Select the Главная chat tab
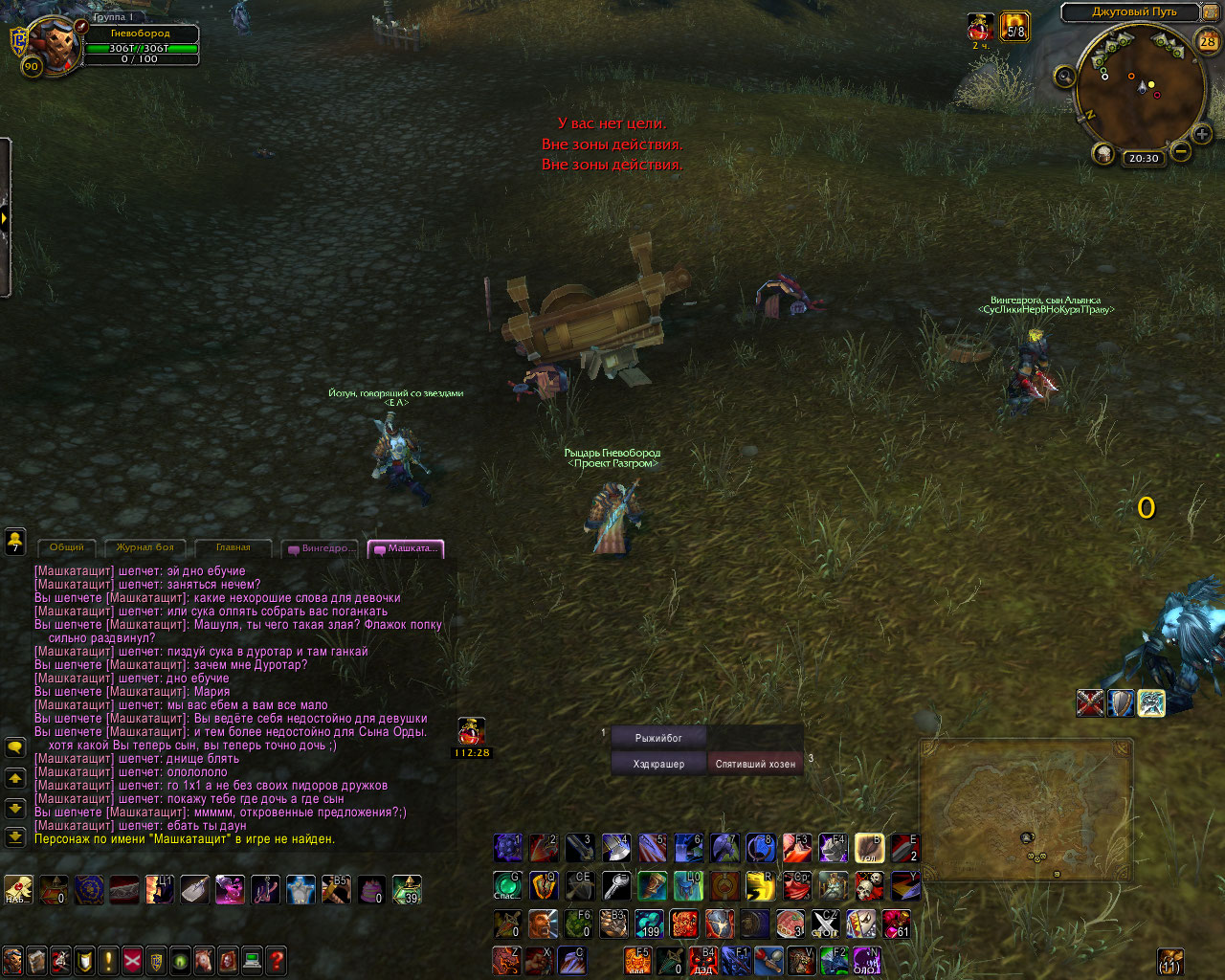Screen dimensions: 1225x980 coord(233,547)
